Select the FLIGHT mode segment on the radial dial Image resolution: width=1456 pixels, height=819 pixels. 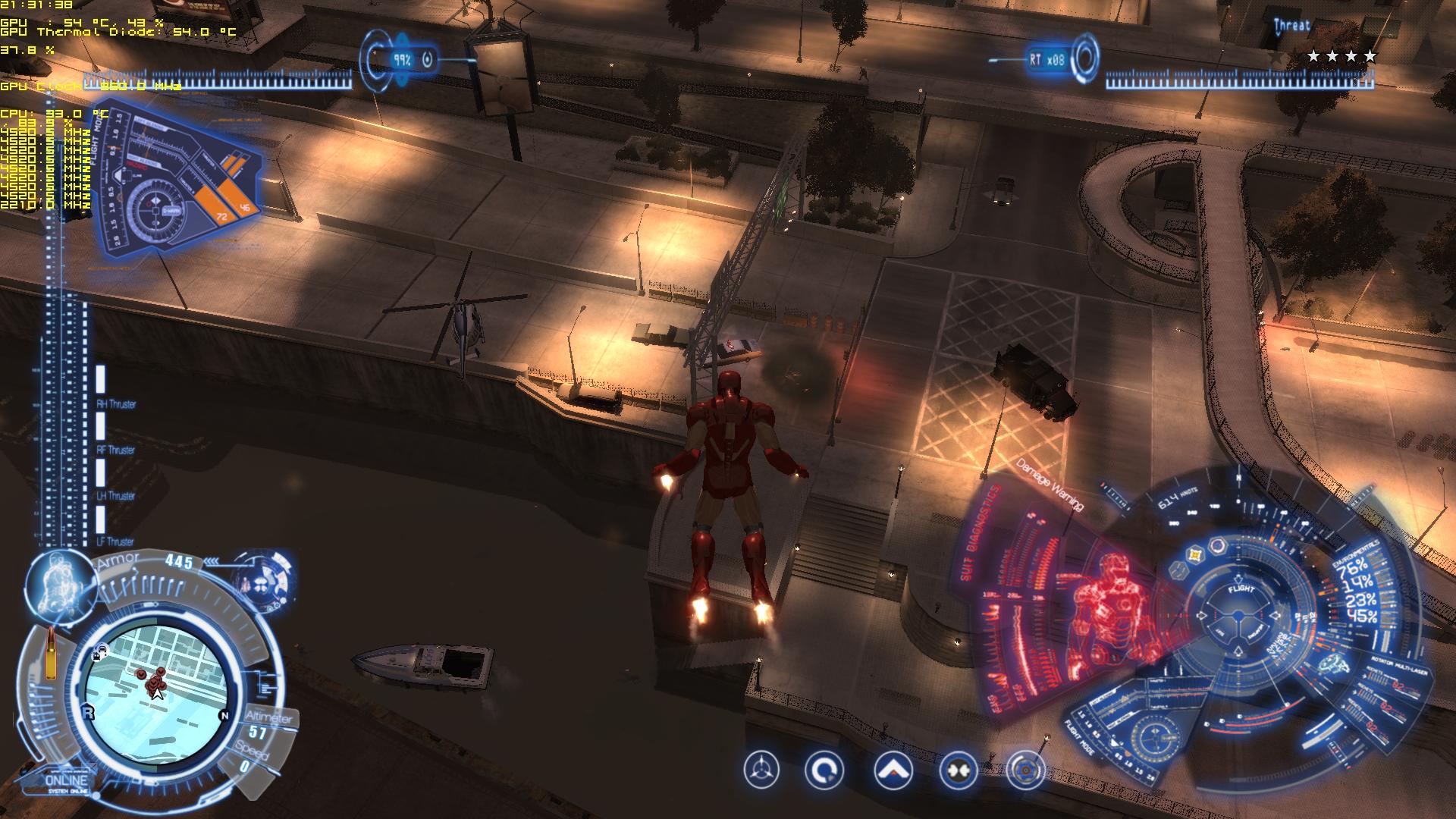[1241, 589]
